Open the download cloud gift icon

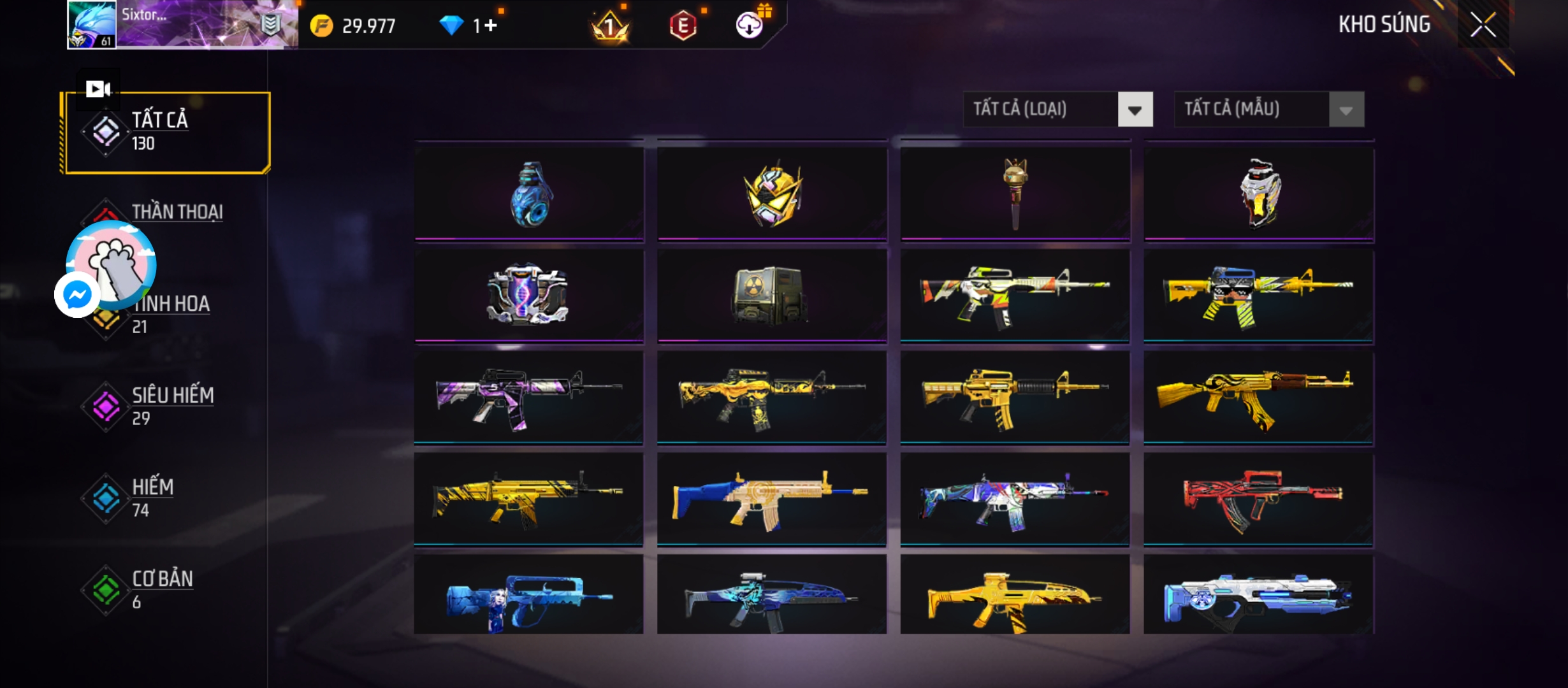750,25
